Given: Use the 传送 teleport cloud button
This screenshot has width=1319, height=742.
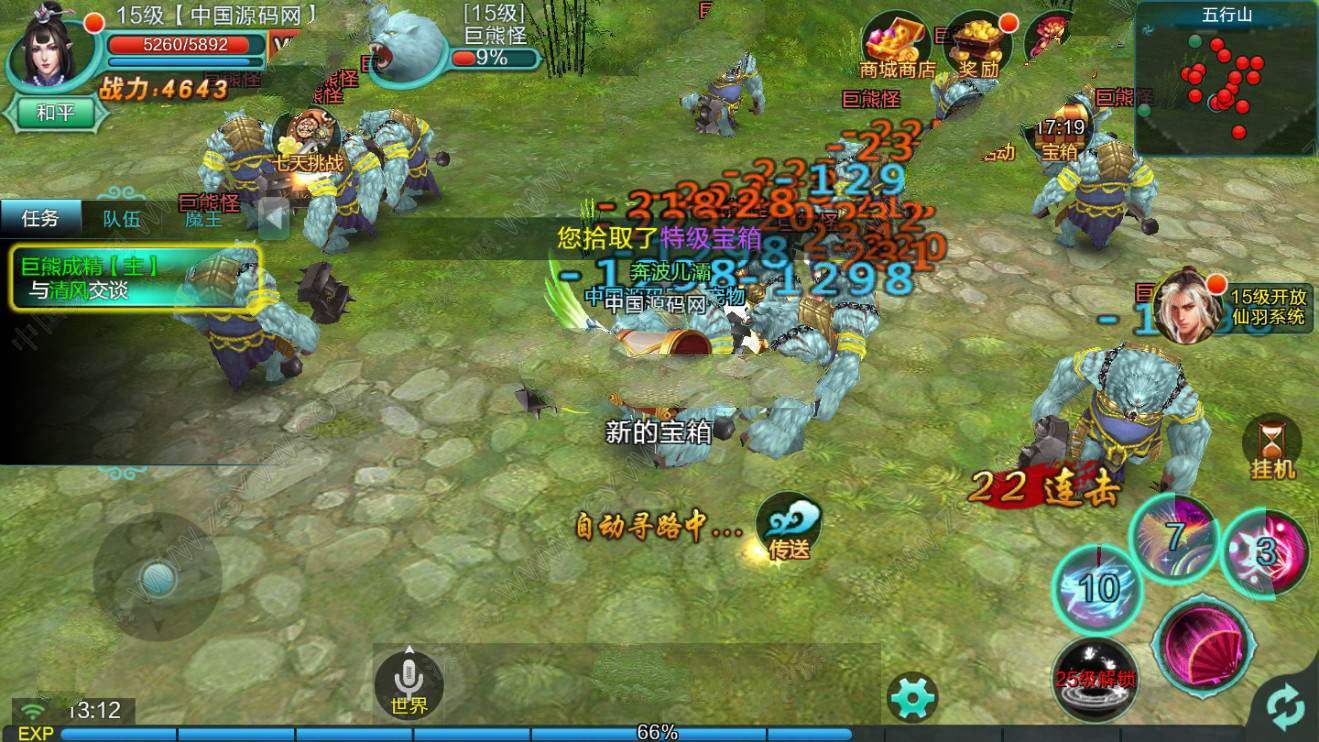Looking at the screenshot, I should pyautogui.click(x=789, y=526).
